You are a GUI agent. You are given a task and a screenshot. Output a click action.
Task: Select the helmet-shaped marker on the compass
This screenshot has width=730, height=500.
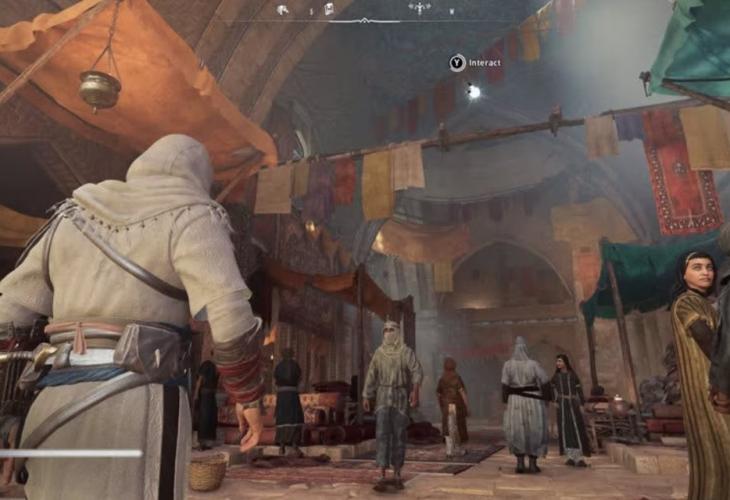click(x=283, y=10)
